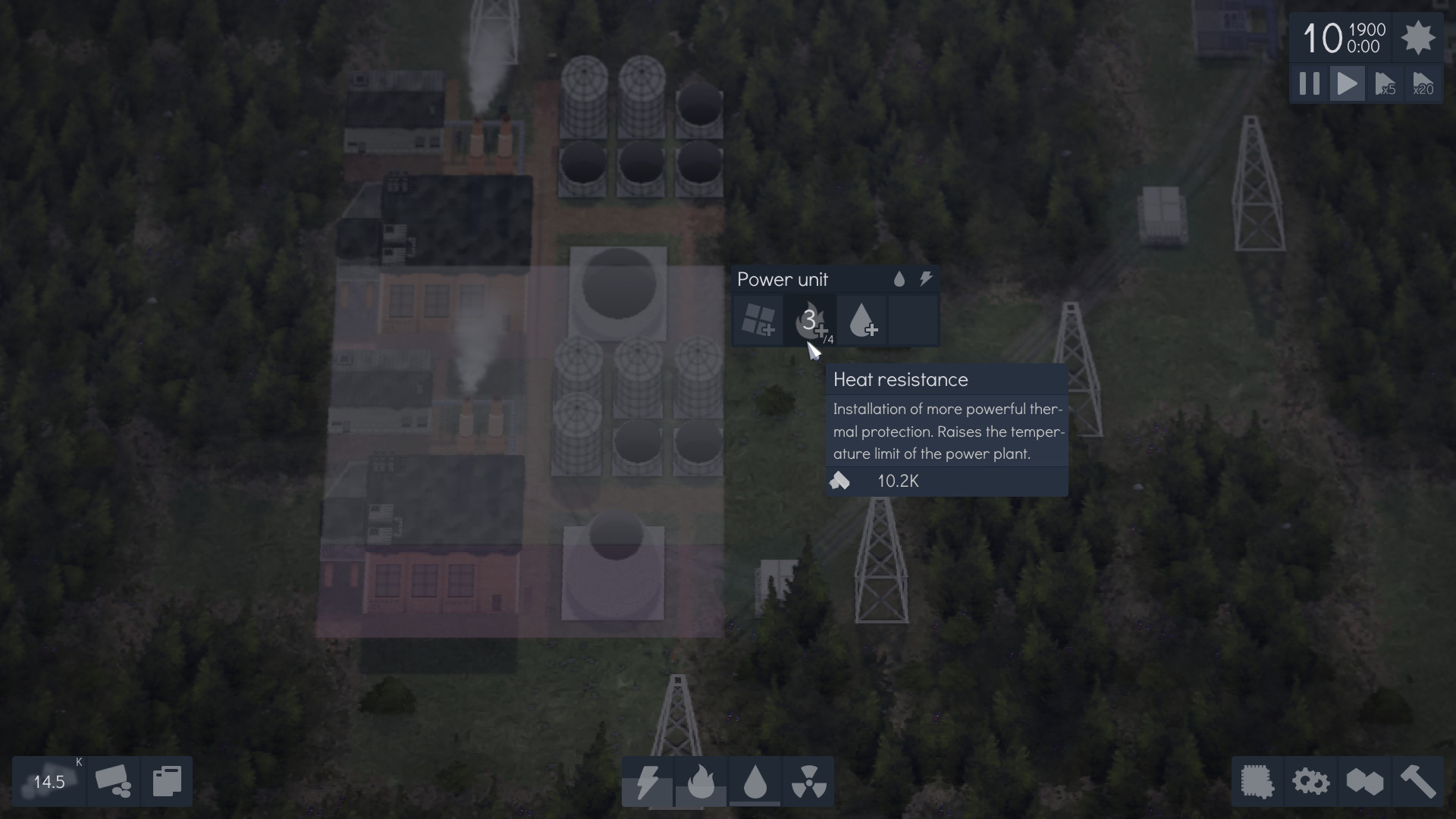Select the hammer construction icon
The image size is (1456, 819).
pyautogui.click(x=1417, y=782)
